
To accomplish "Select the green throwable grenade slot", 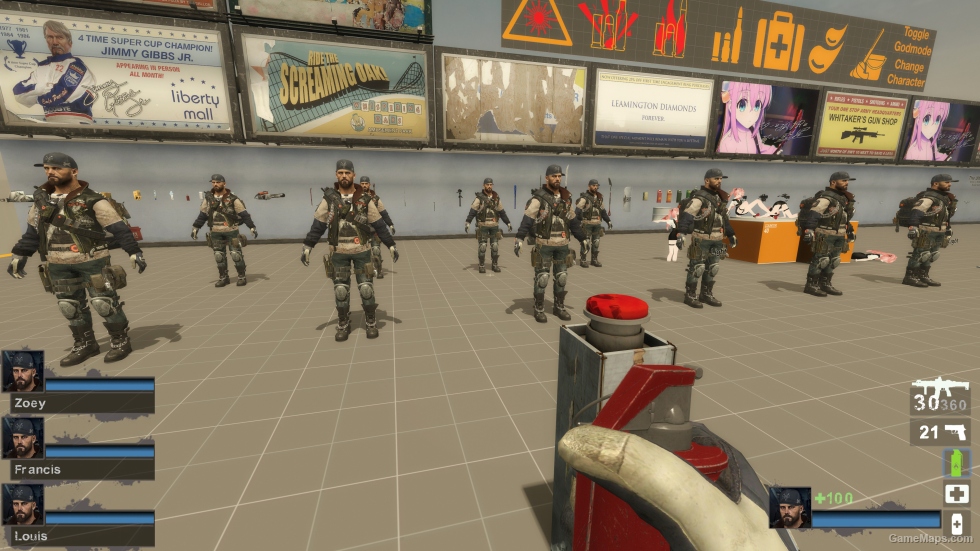I will pyautogui.click(x=956, y=463).
